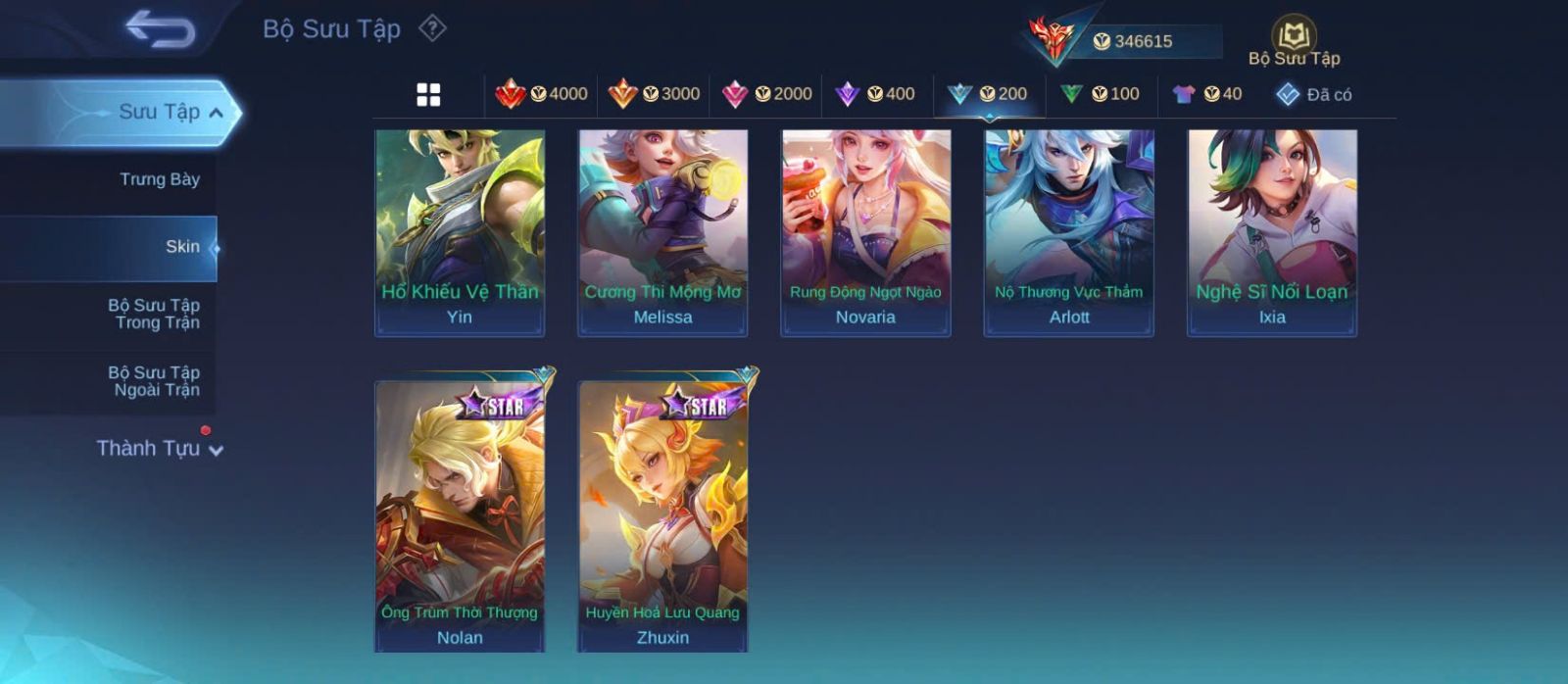Choose the 2000 points tier tab
The height and width of the screenshot is (684, 1568).
[x=766, y=94]
